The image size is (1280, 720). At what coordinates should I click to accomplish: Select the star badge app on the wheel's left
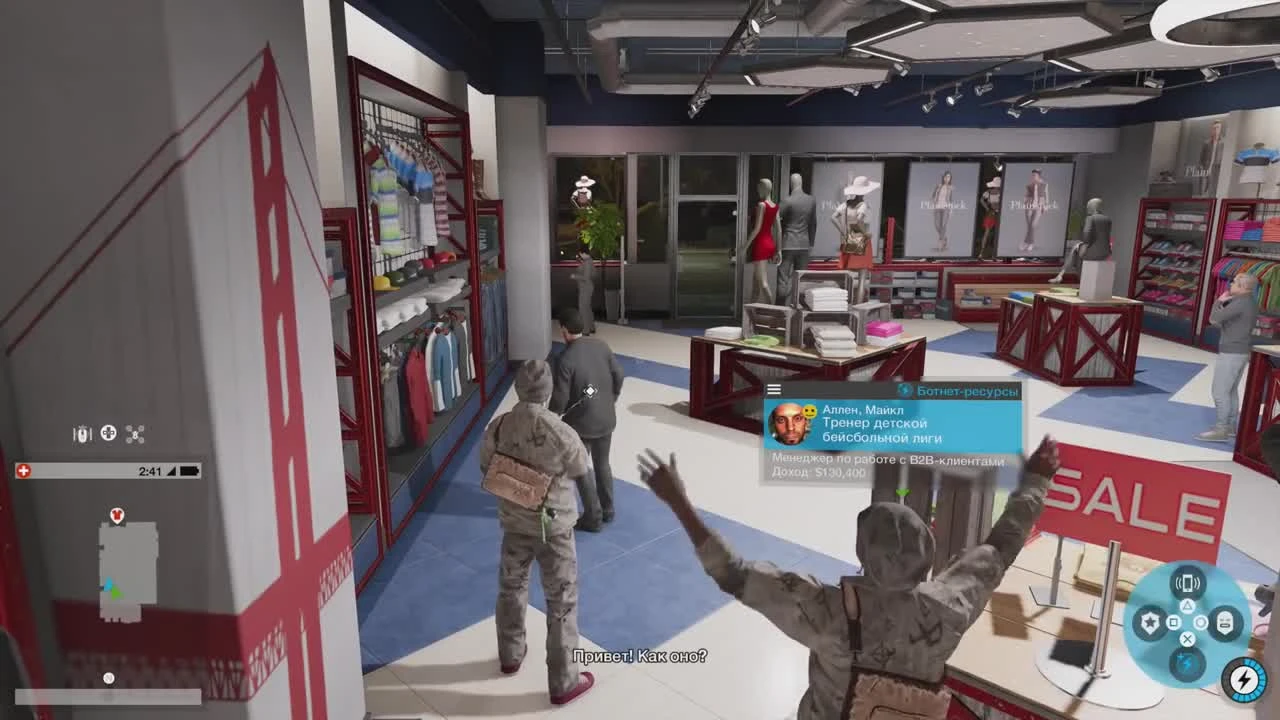1152,622
